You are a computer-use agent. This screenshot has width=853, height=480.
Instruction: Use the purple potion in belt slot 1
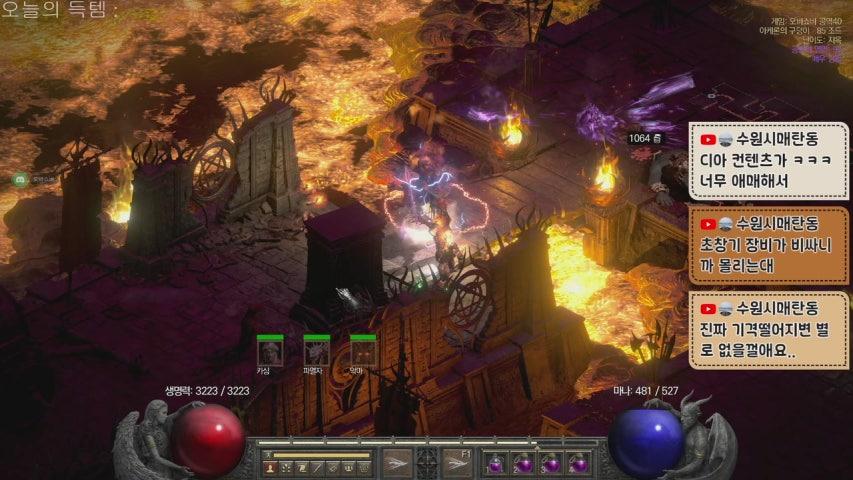coord(496,464)
